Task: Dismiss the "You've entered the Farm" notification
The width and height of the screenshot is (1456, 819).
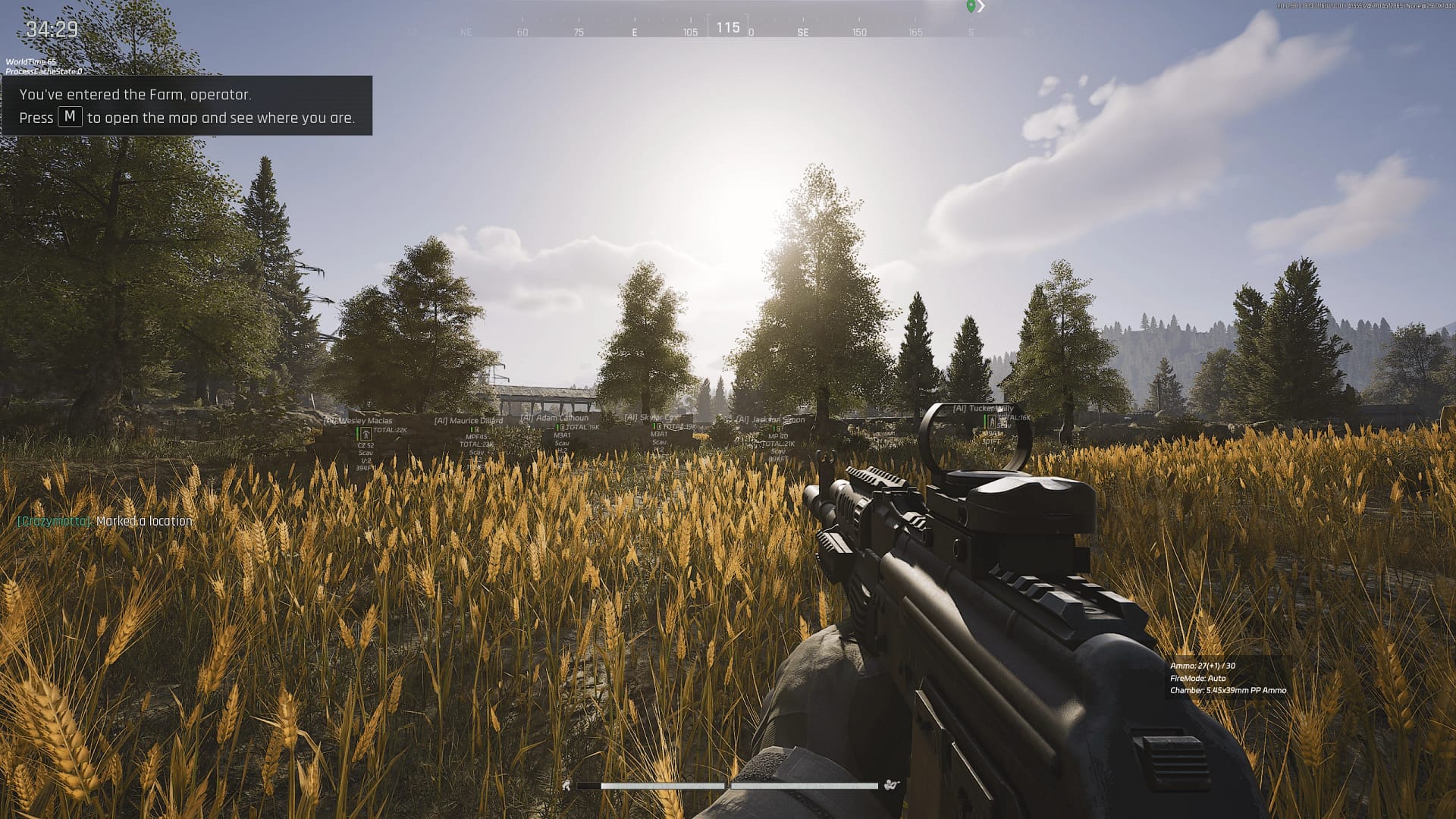Action: click(x=187, y=105)
